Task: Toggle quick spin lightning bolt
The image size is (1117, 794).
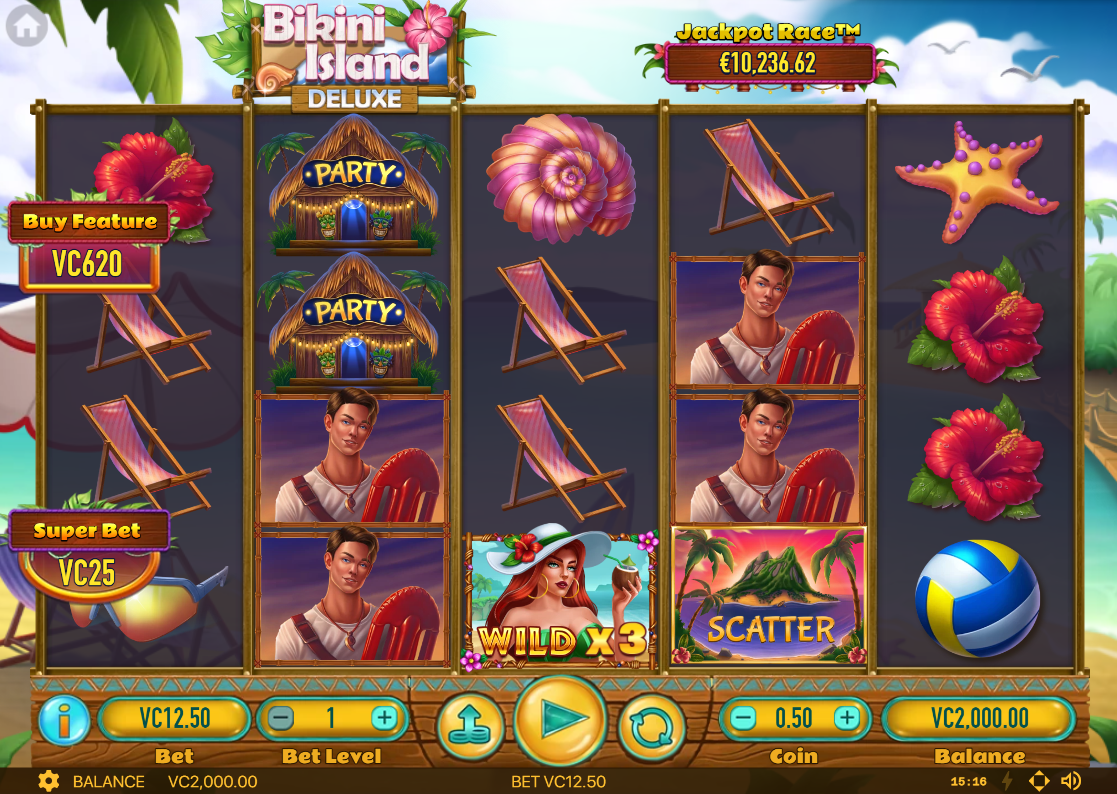Action: (x=1007, y=781)
